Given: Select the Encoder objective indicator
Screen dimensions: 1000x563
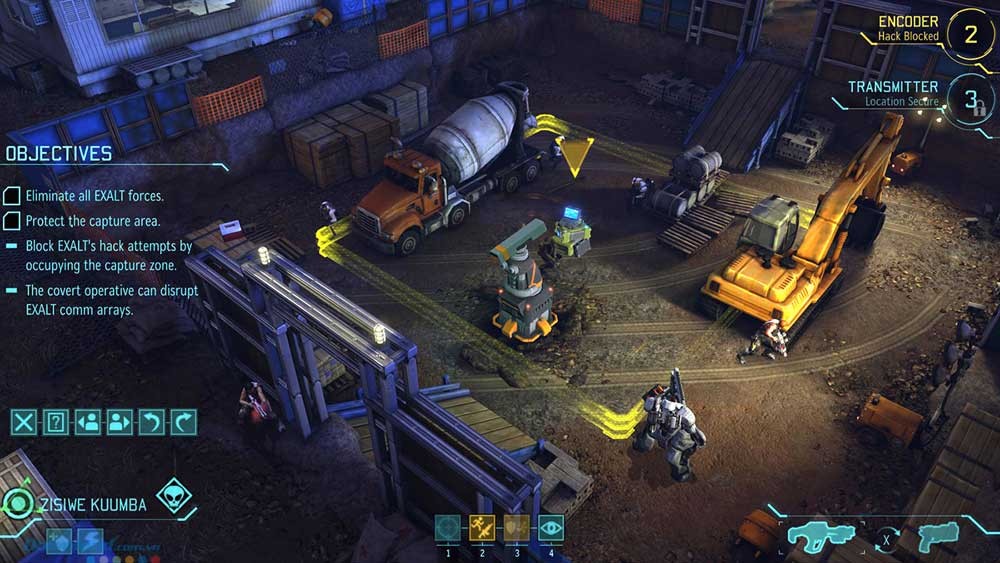Looking at the screenshot, I should [969, 33].
